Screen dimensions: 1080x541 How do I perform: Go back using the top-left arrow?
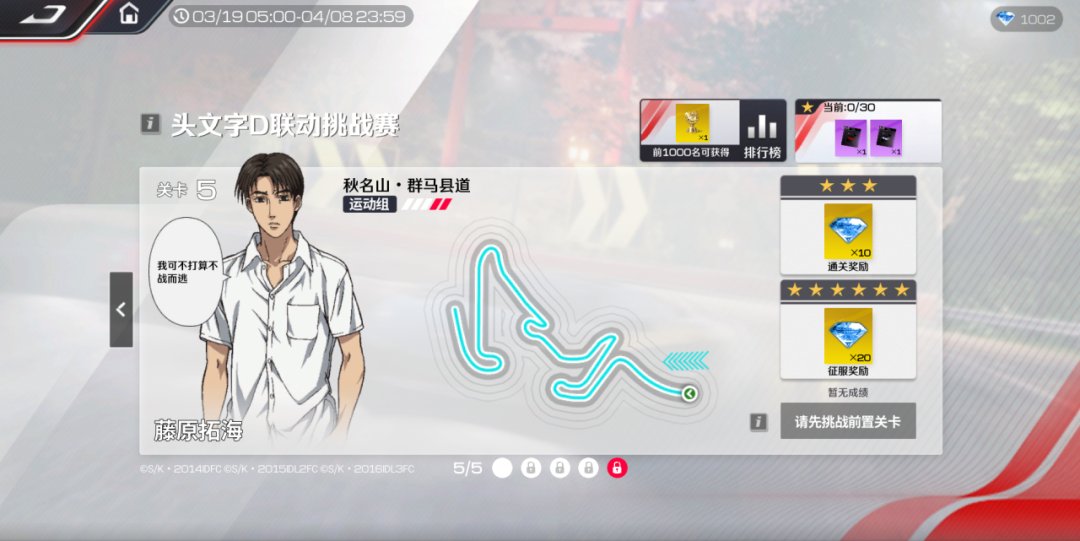[43, 15]
